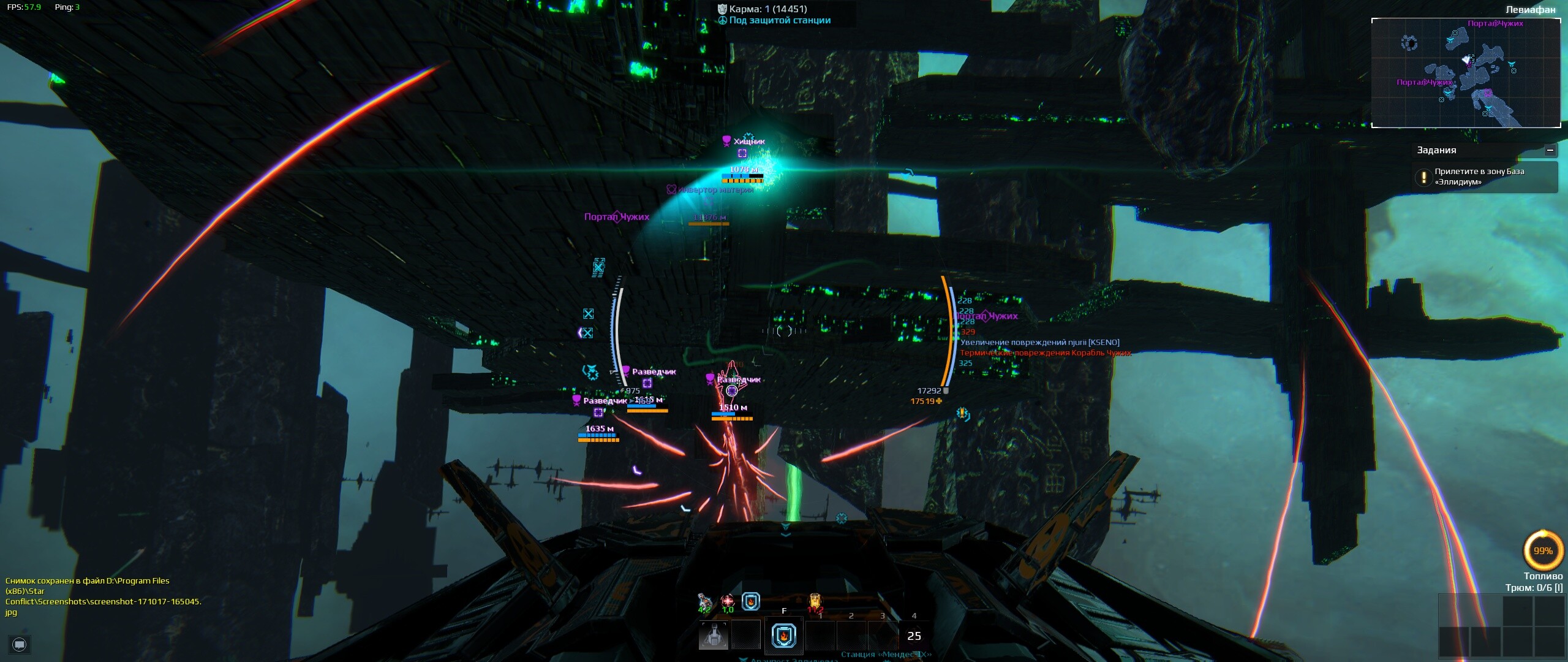
Task: Open the Левиафан sector minimap
Action: [1466, 72]
